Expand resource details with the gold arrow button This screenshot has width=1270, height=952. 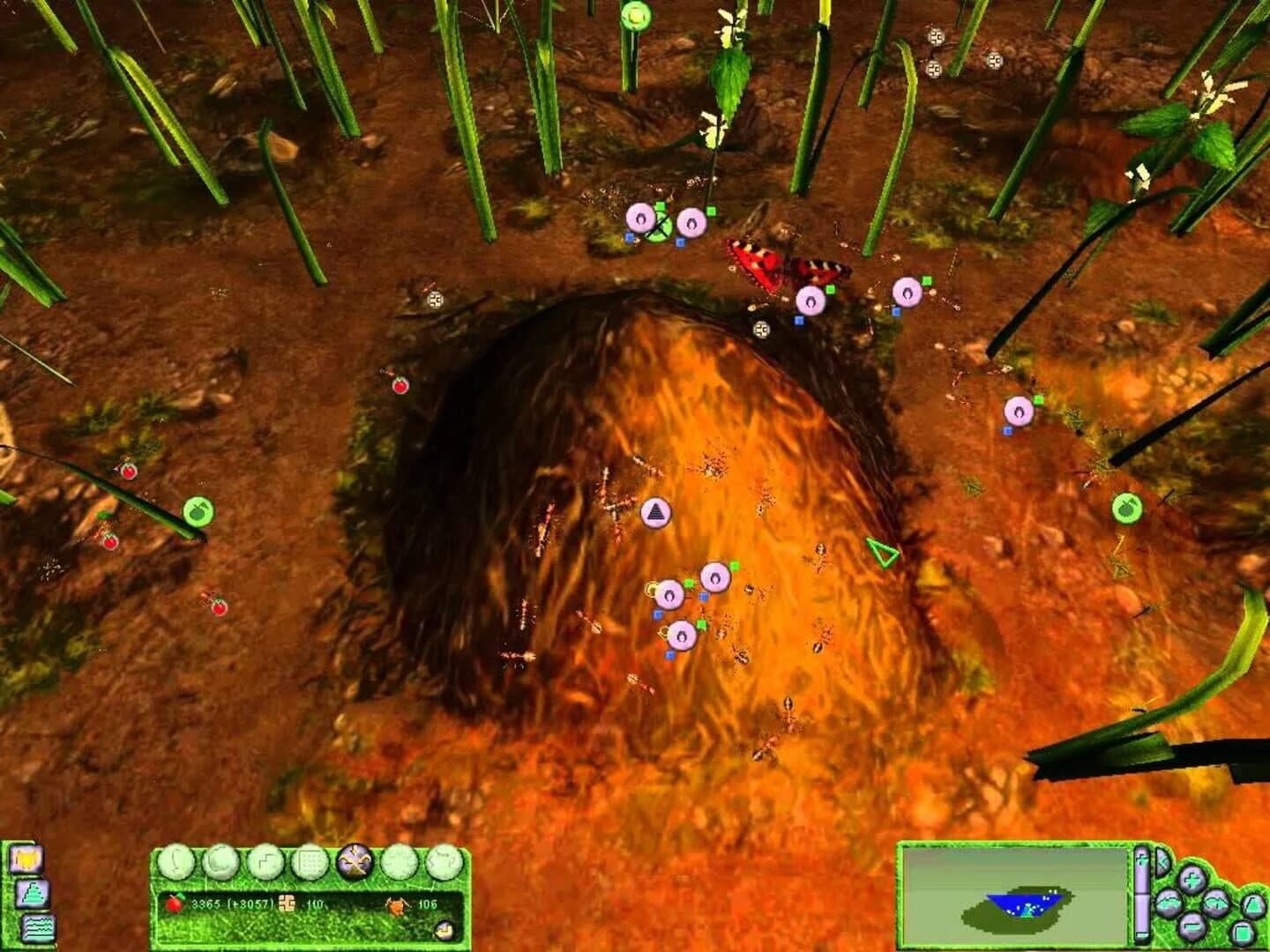tap(444, 929)
